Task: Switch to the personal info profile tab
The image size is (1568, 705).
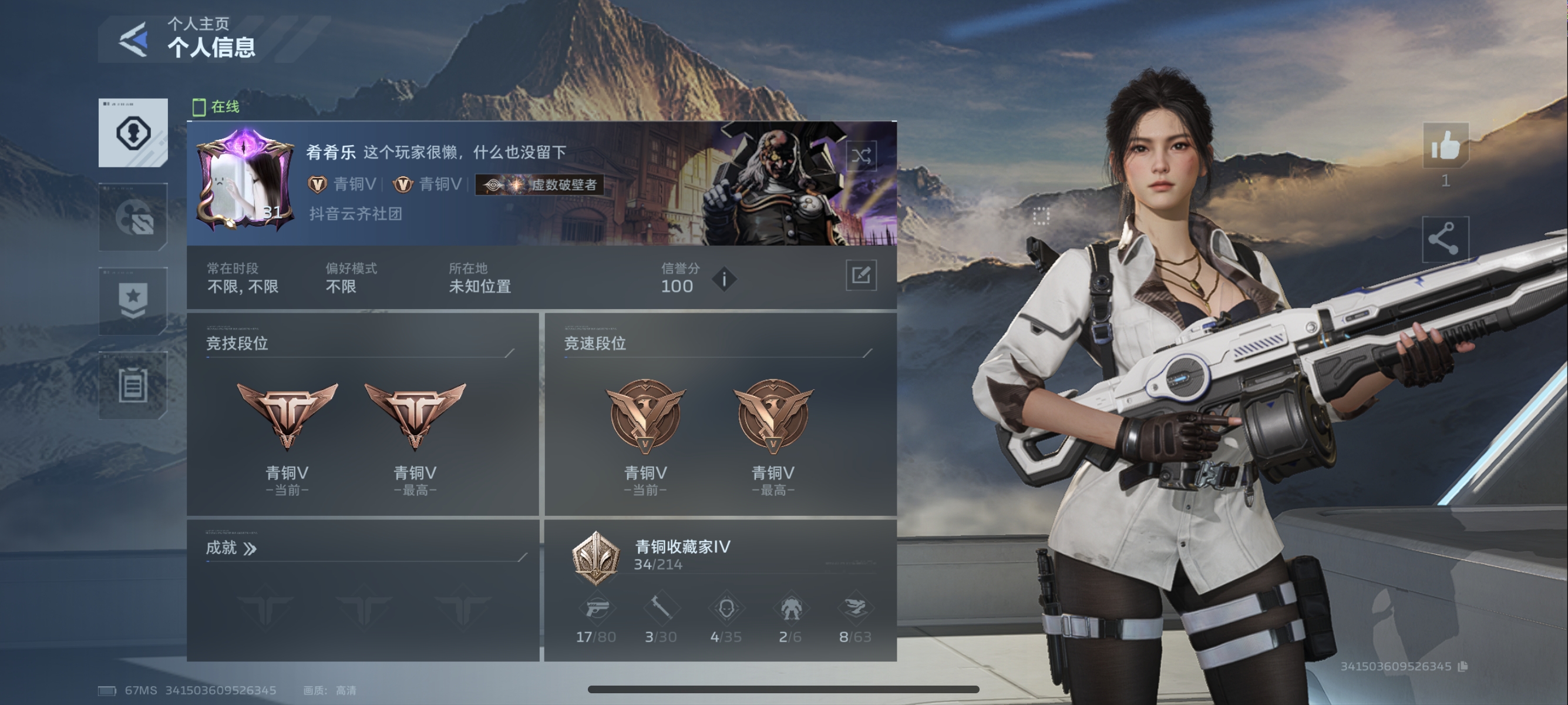Action: coord(133,133)
